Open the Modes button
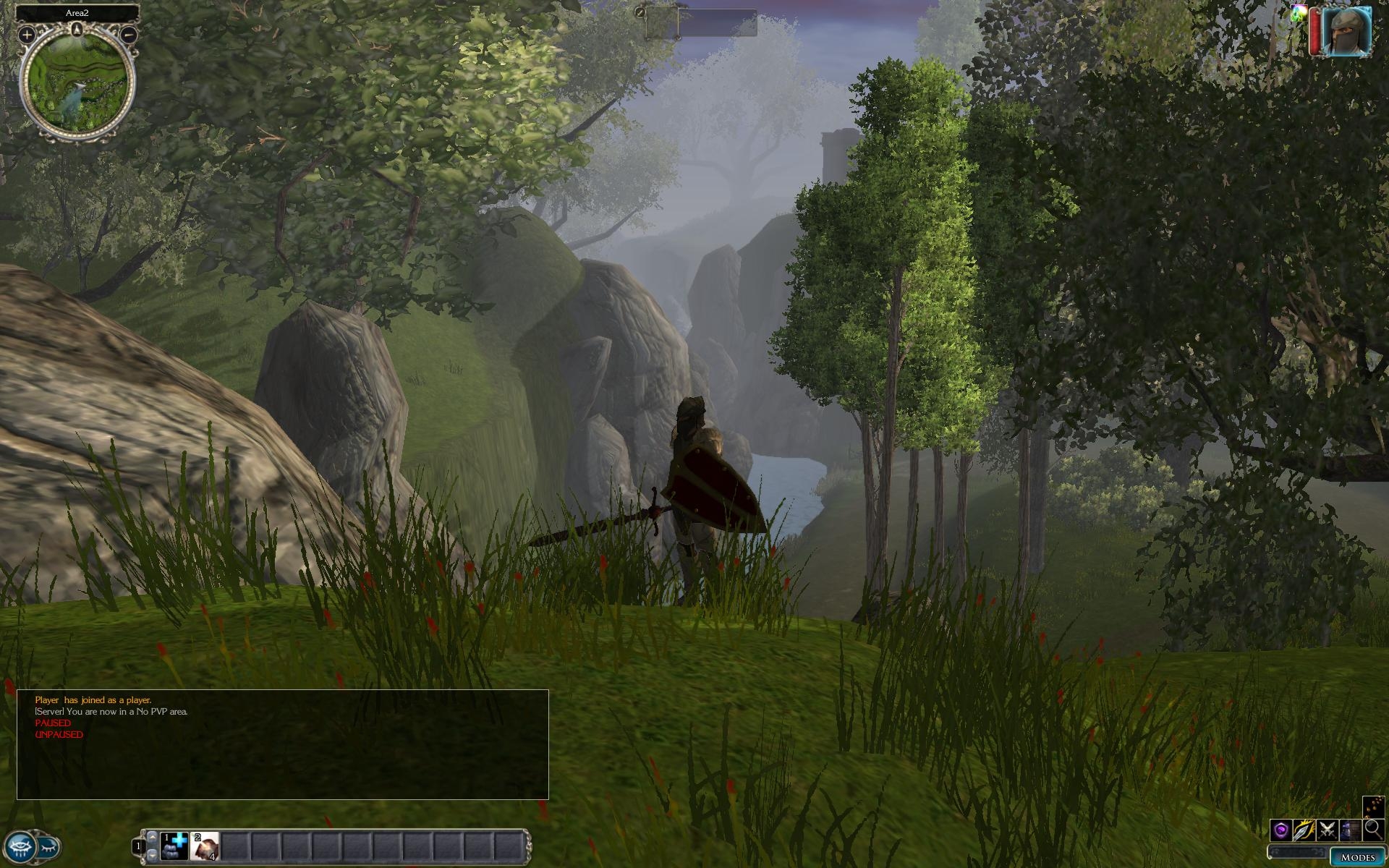This screenshot has height=868, width=1389. point(1357,857)
